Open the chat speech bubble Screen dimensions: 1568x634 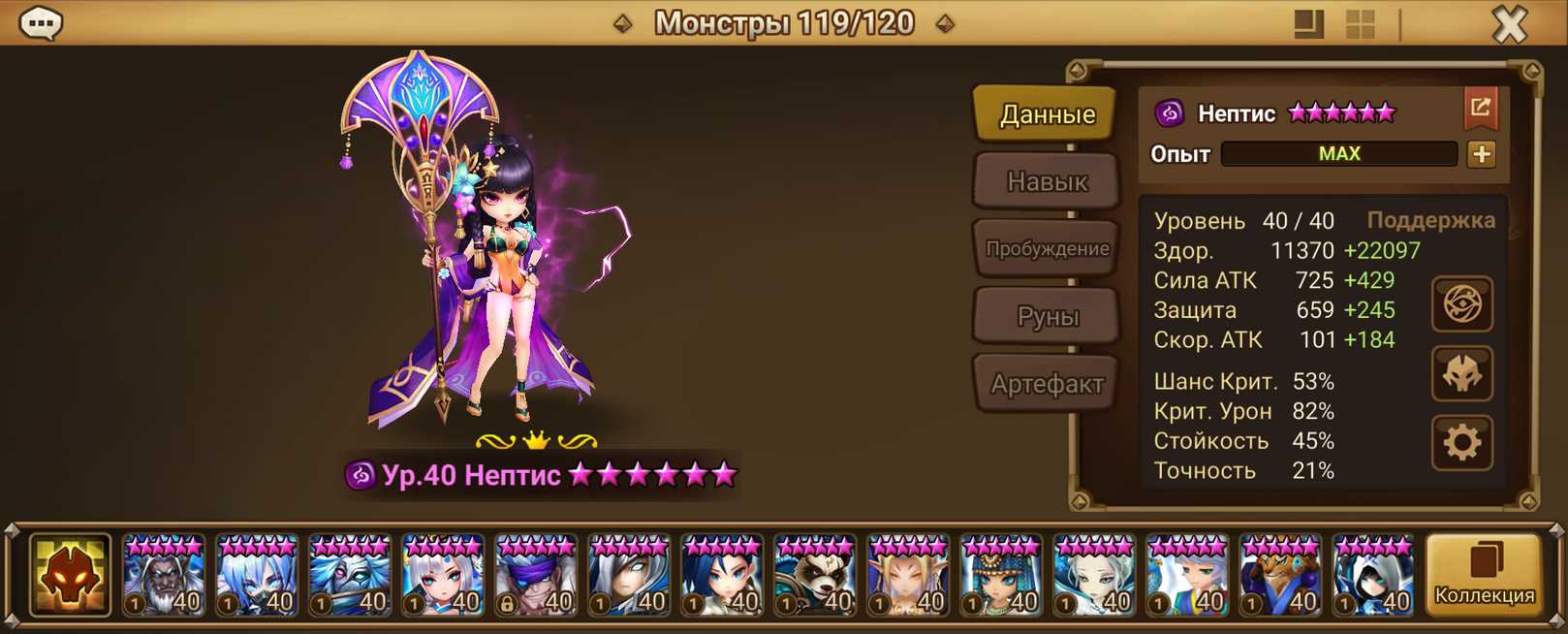(41, 22)
